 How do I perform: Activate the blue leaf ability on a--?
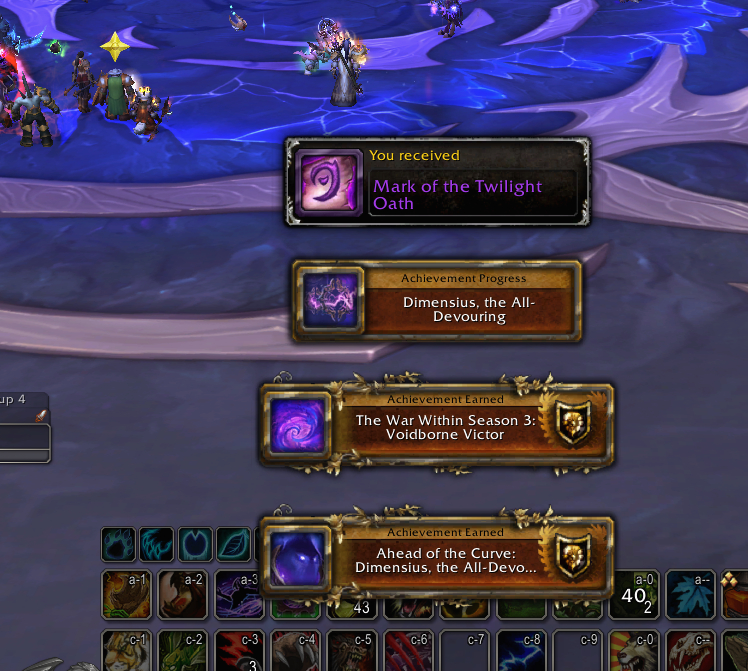coord(691,594)
